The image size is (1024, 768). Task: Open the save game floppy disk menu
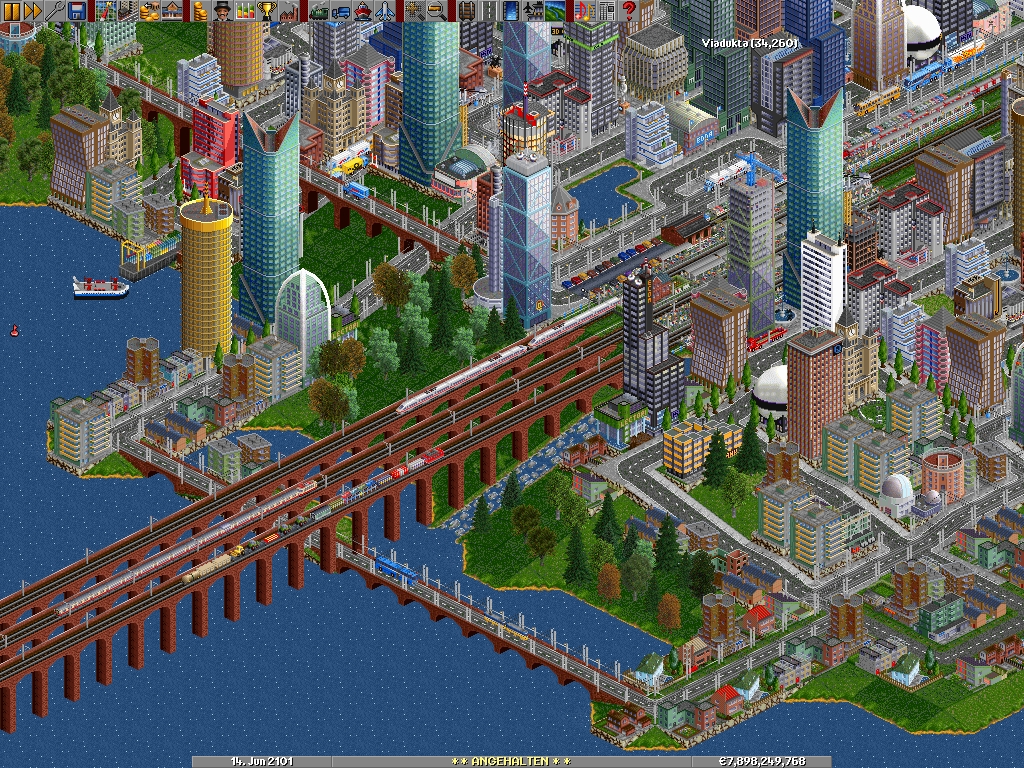pyautogui.click(x=77, y=11)
